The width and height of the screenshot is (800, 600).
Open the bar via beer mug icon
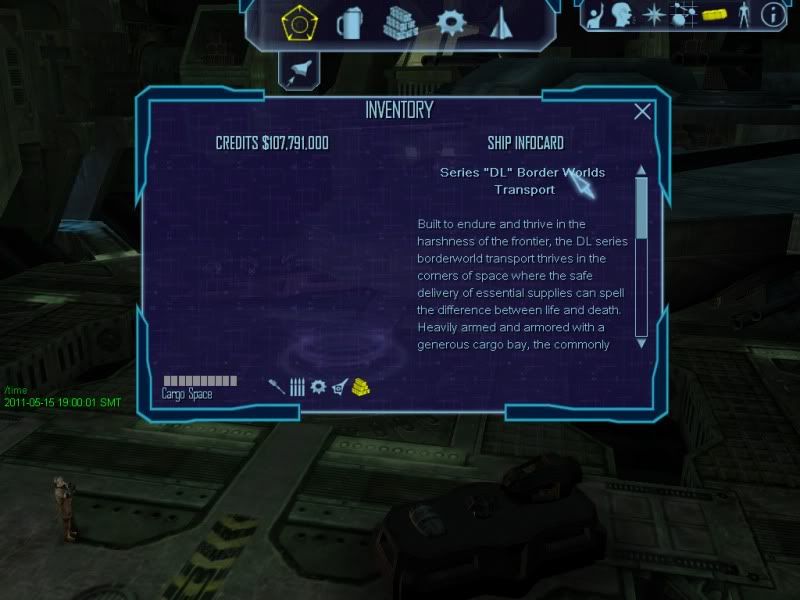[349, 22]
